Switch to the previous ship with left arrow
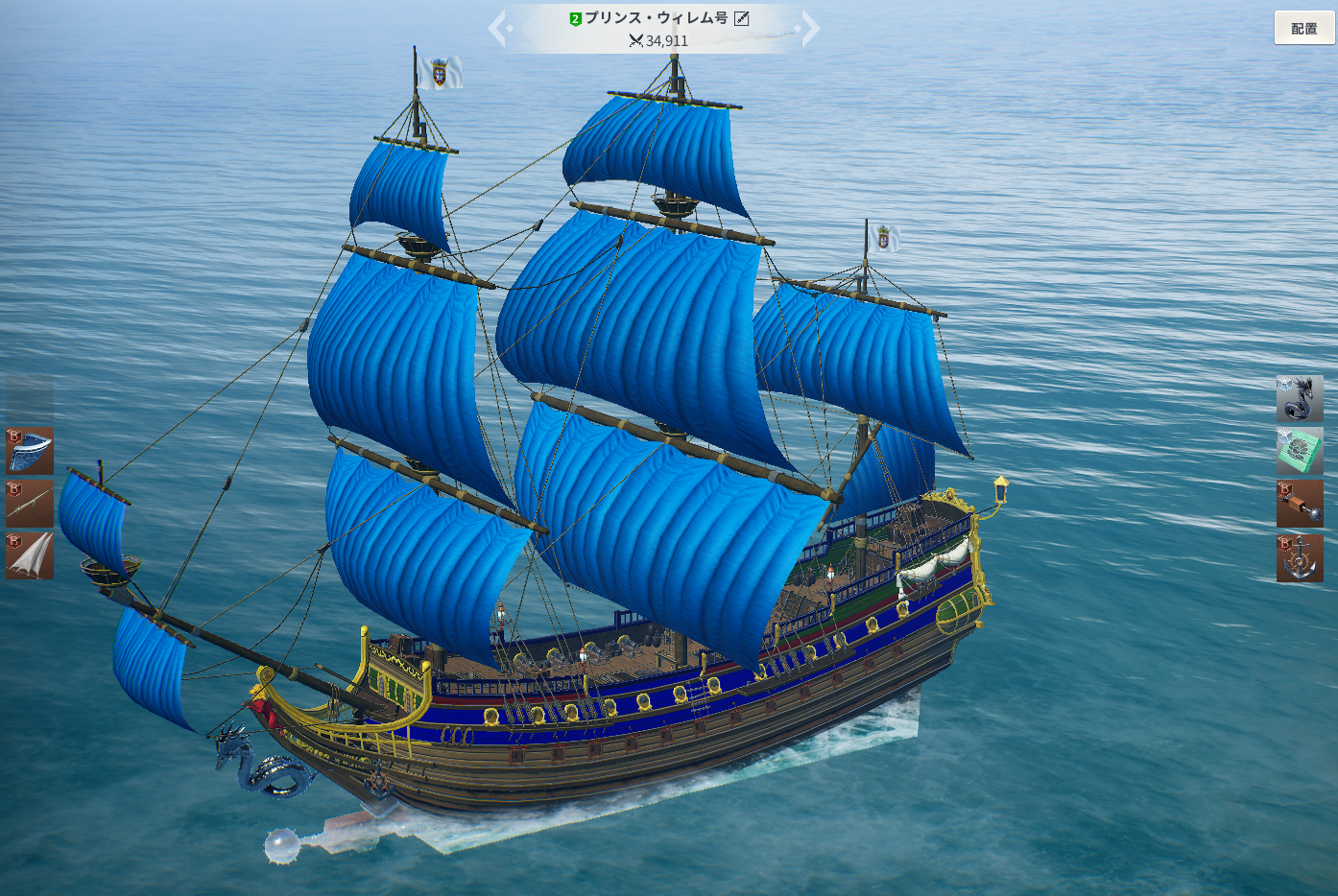 coord(497,28)
